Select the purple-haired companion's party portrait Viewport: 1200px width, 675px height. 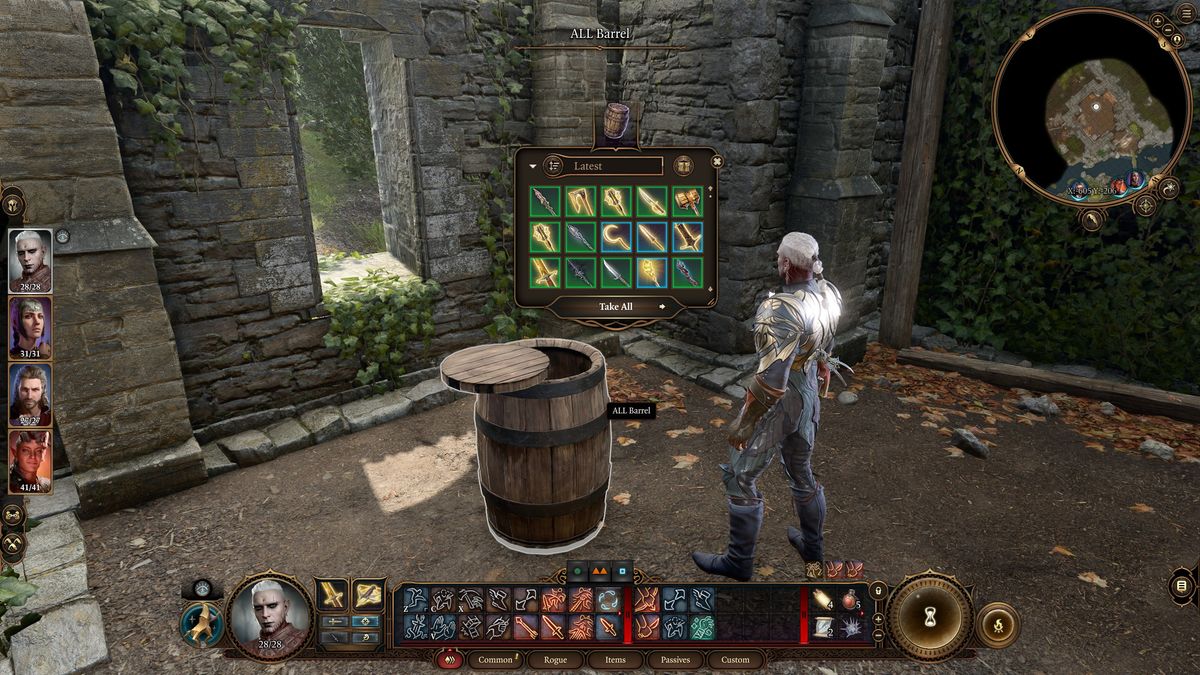click(x=30, y=325)
